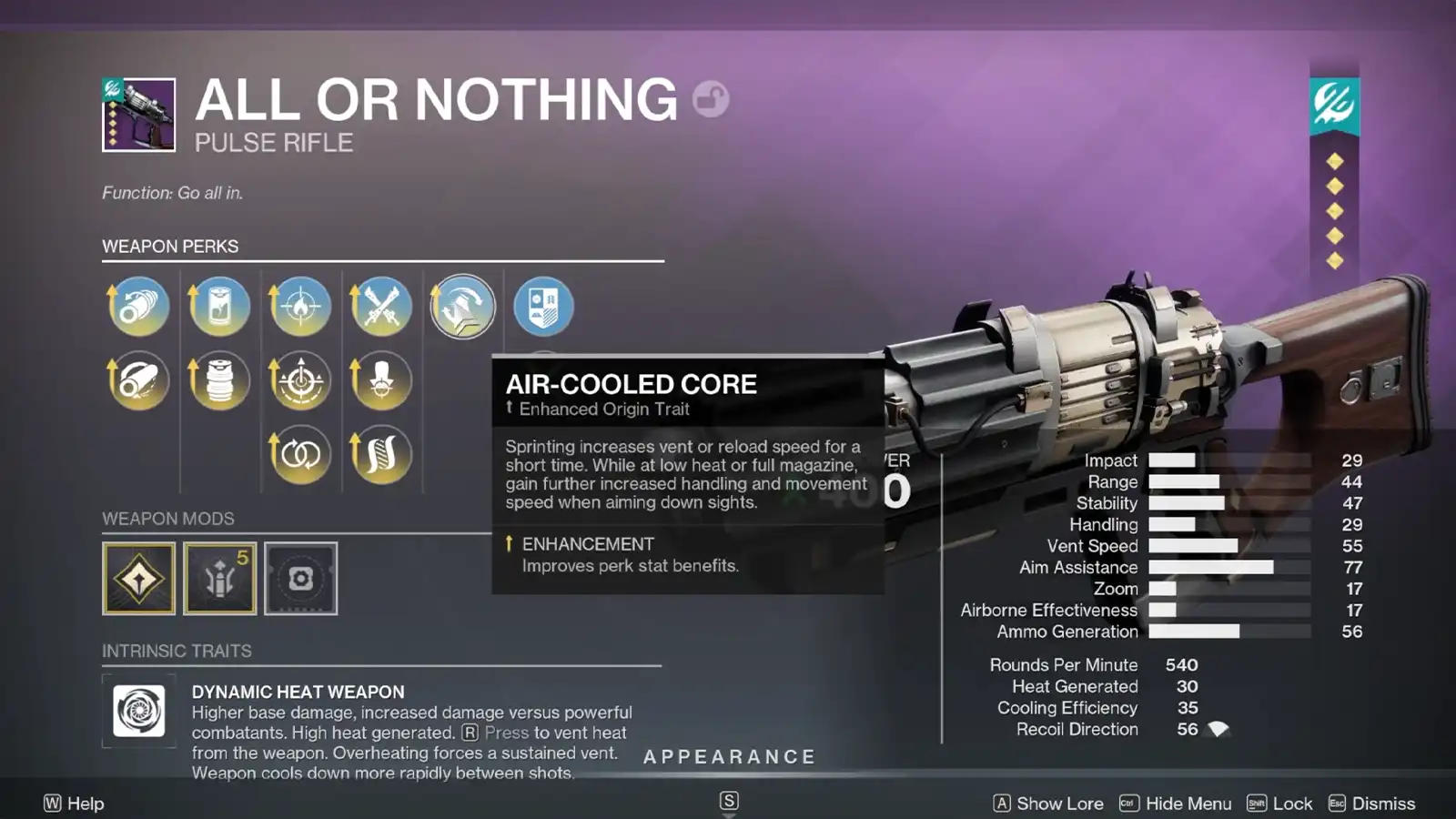Open the Appearance tab
This screenshot has width=1456, height=819.
point(729,756)
